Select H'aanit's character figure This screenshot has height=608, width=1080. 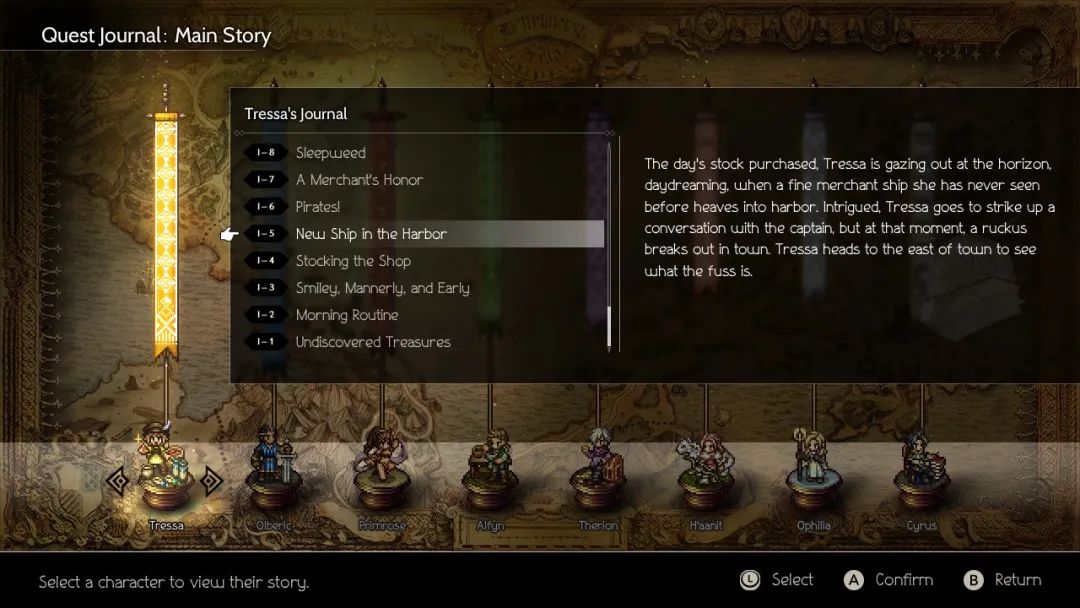[x=705, y=470]
